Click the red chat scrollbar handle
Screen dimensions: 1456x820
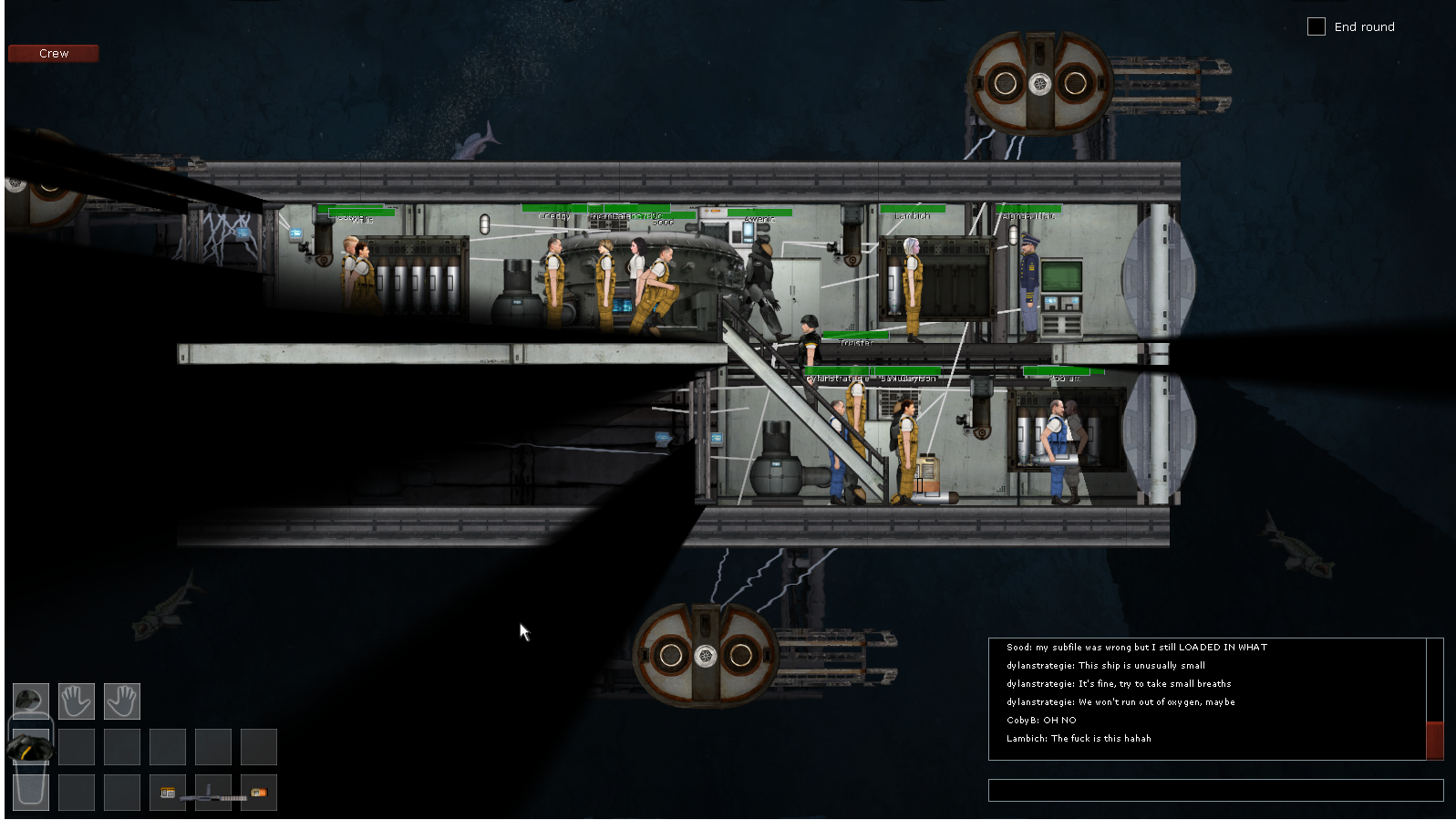point(1433,741)
